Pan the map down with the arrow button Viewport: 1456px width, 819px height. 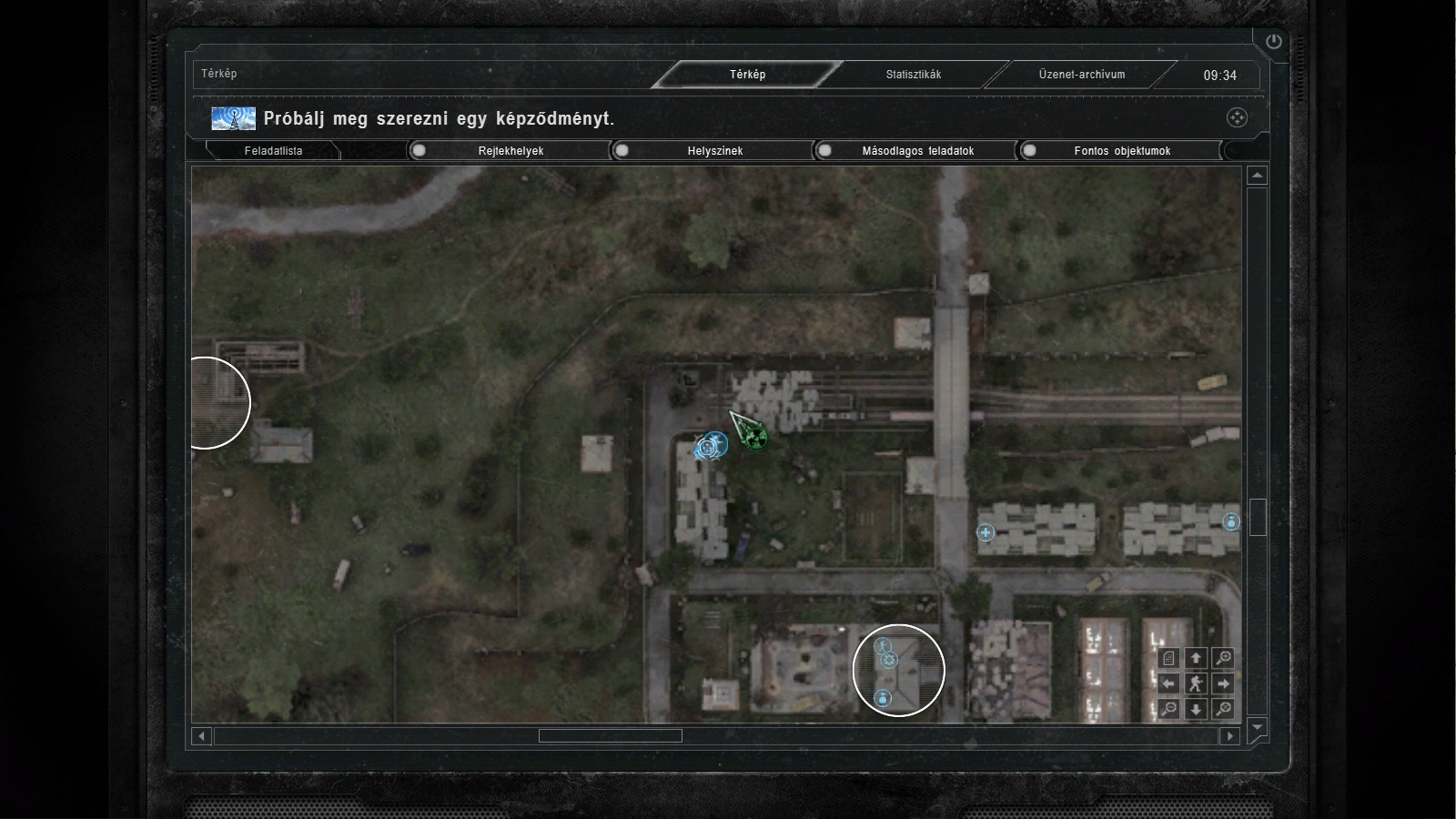click(x=1196, y=709)
